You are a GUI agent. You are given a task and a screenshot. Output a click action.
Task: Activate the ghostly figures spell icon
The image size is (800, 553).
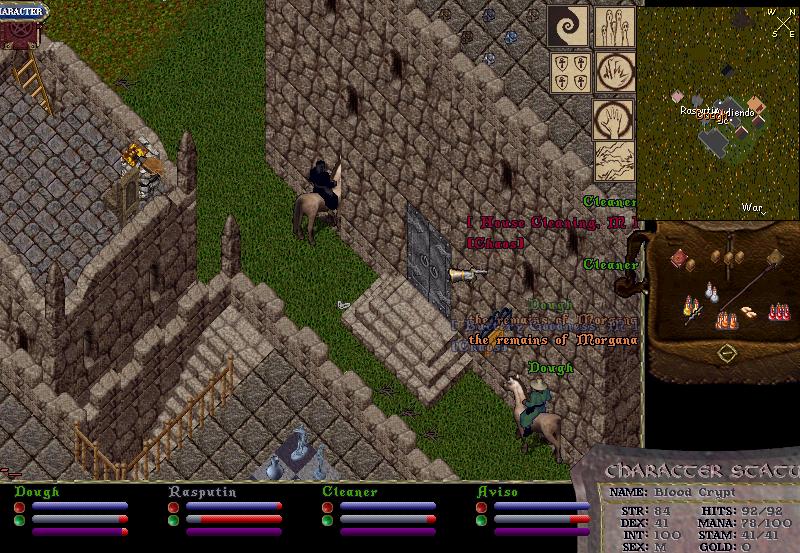[x=613, y=26]
